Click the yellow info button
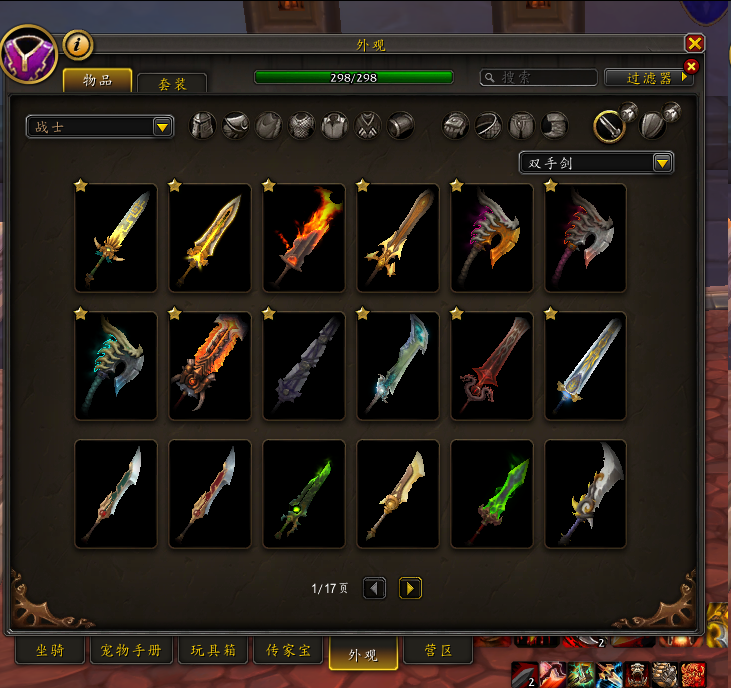The image size is (731, 688). click(78, 44)
